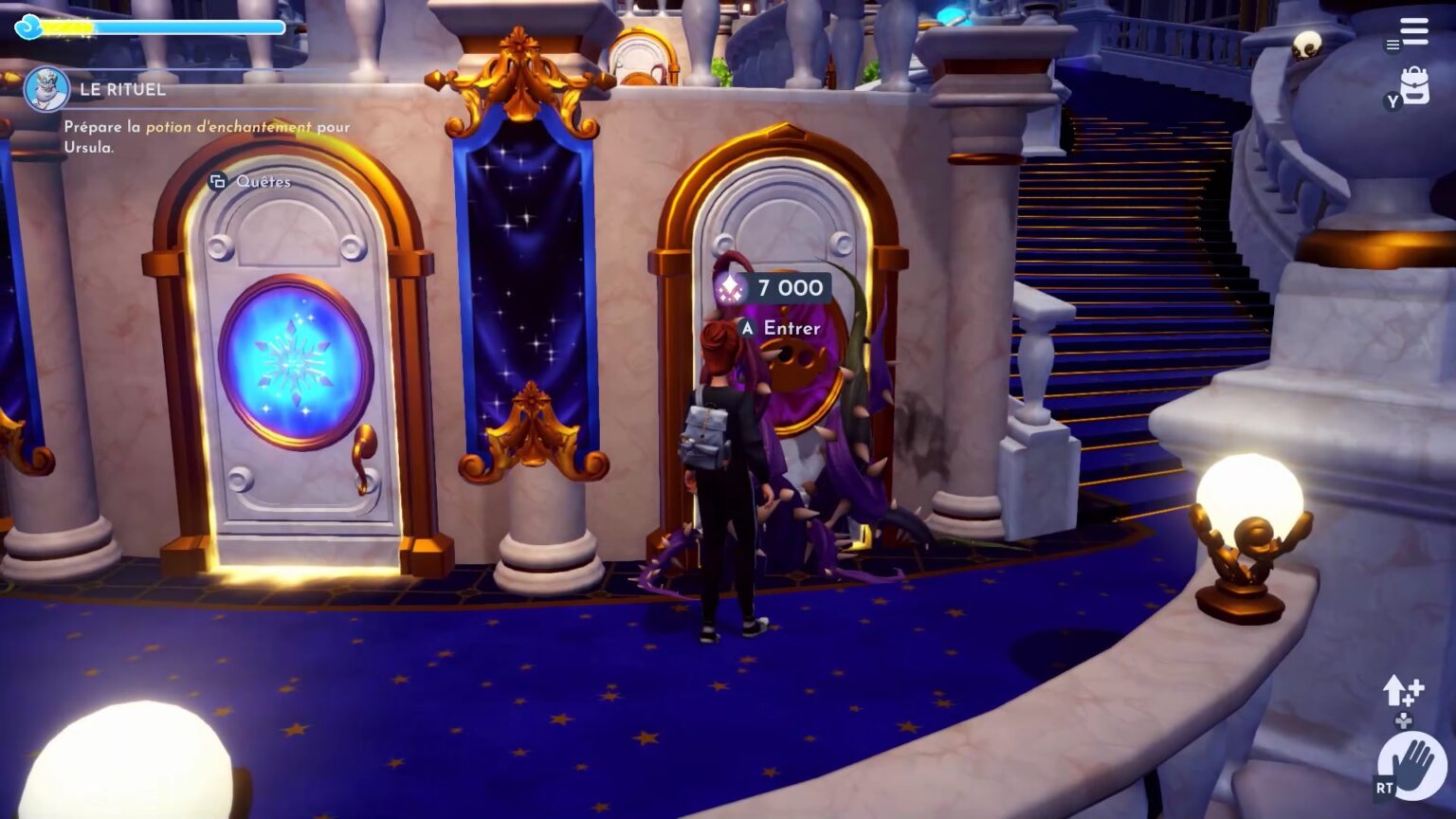Click the moonstone sparkle icon beside 7 000
This screenshot has height=819, width=1456.
pos(729,290)
